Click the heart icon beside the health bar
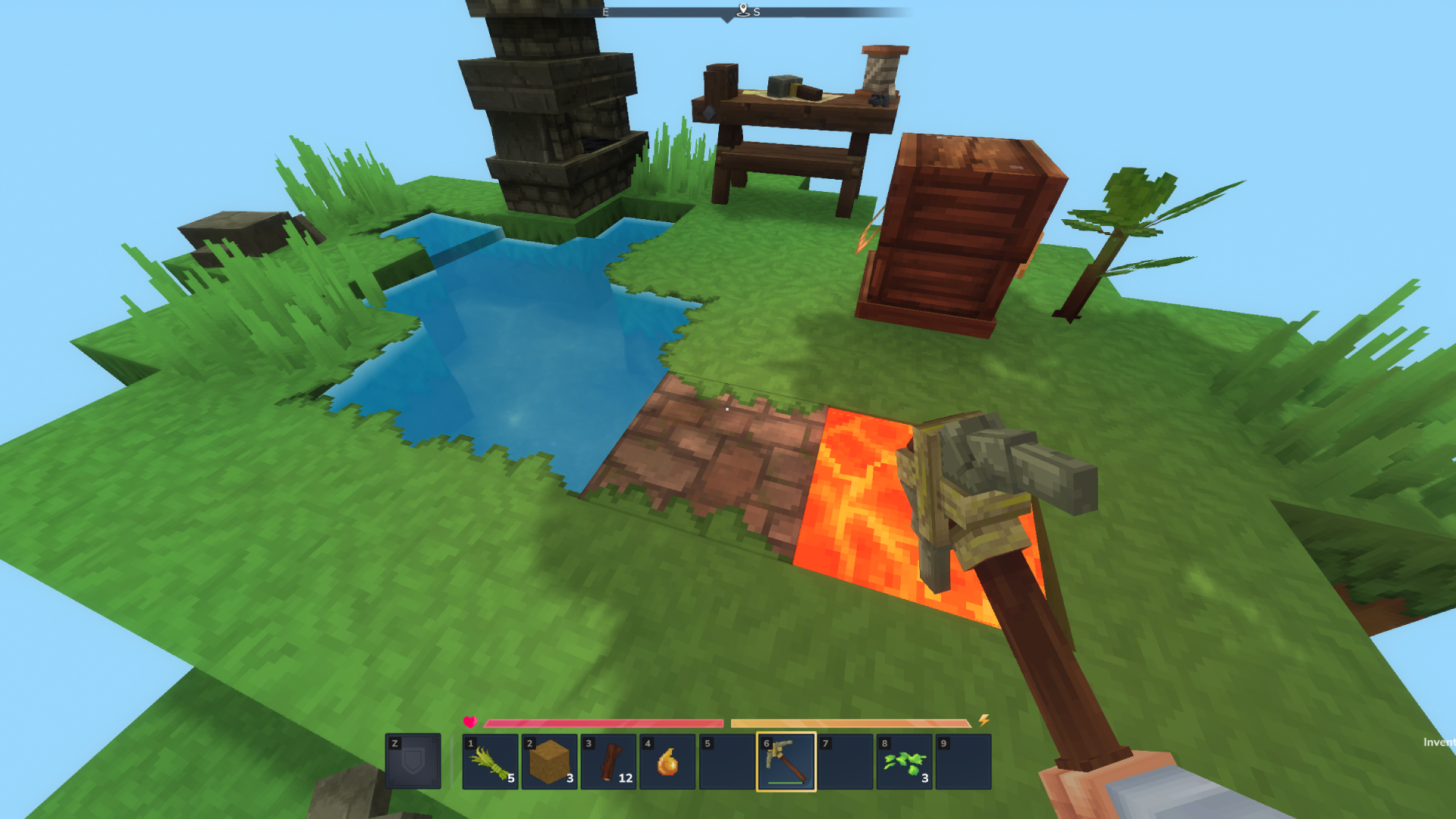 click(x=471, y=723)
